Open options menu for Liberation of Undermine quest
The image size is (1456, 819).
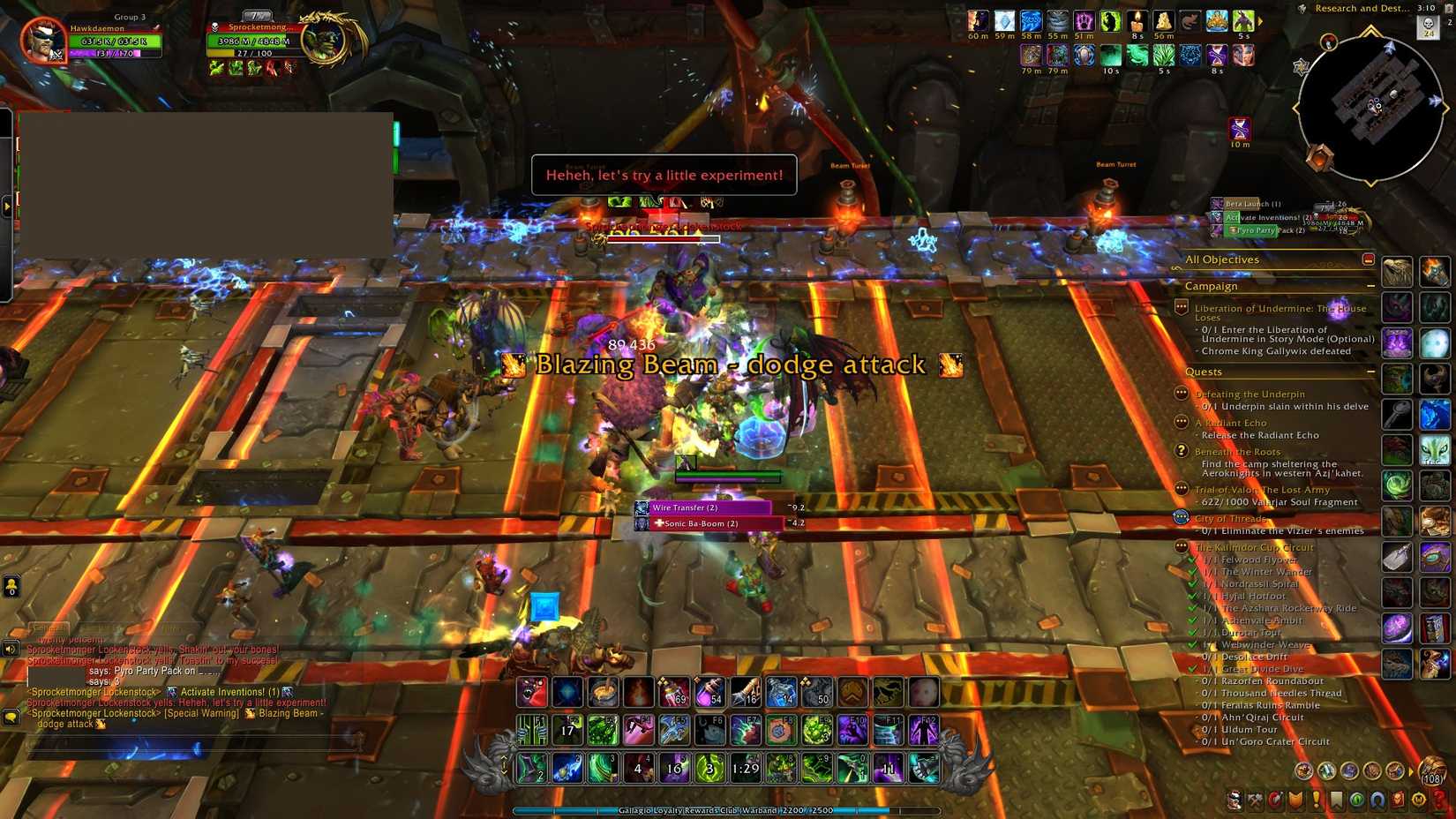[1180, 308]
